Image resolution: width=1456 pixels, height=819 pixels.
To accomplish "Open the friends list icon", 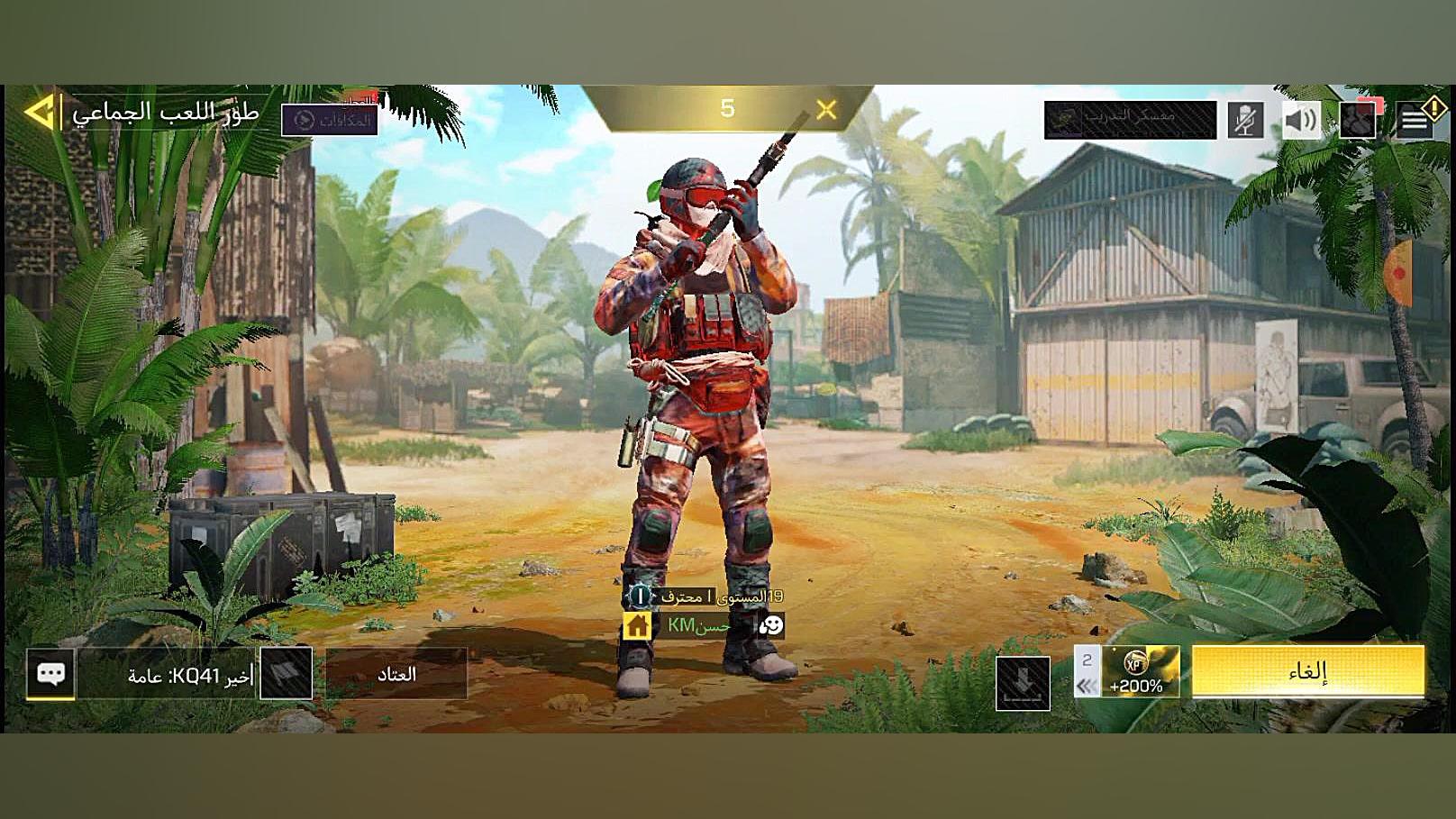I will coord(1358,120).
